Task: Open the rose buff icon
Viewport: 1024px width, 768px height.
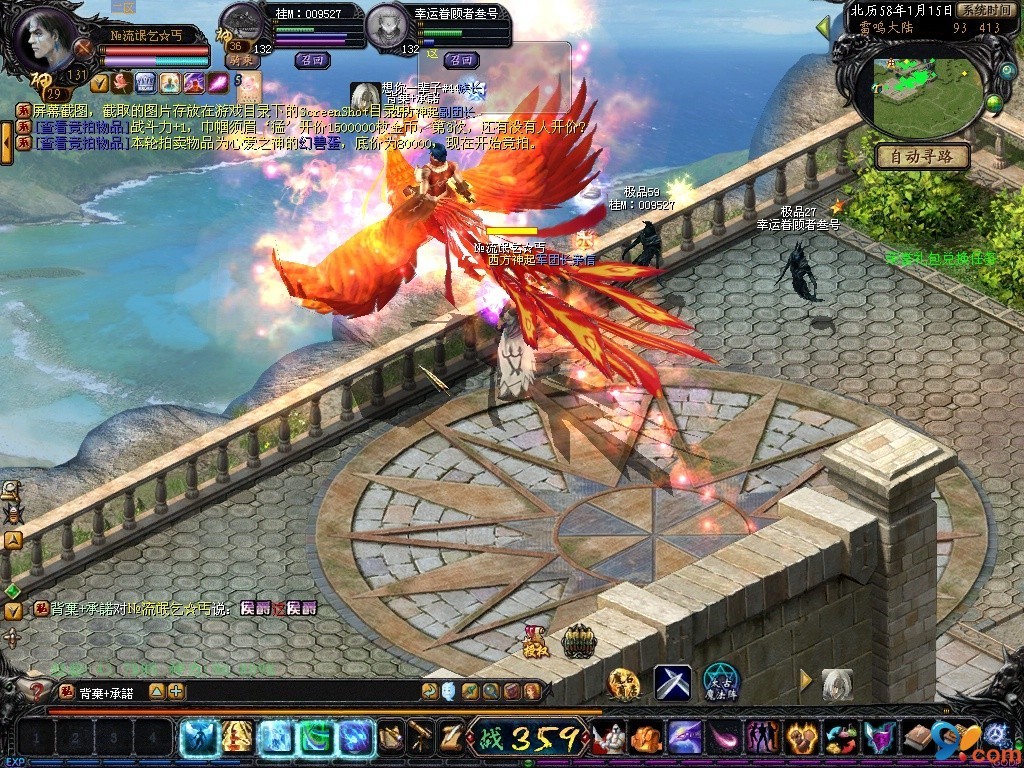Action: pyautogui.click(x=123, y=82)
